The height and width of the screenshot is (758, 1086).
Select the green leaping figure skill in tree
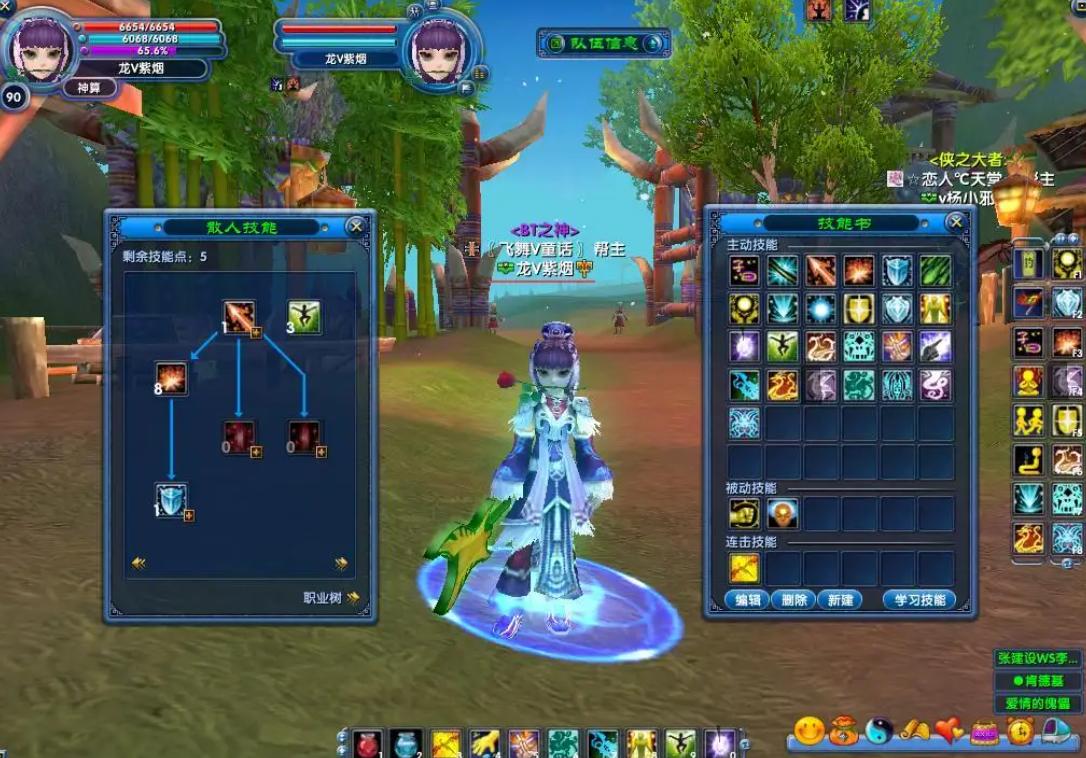[x=304, y=317]
